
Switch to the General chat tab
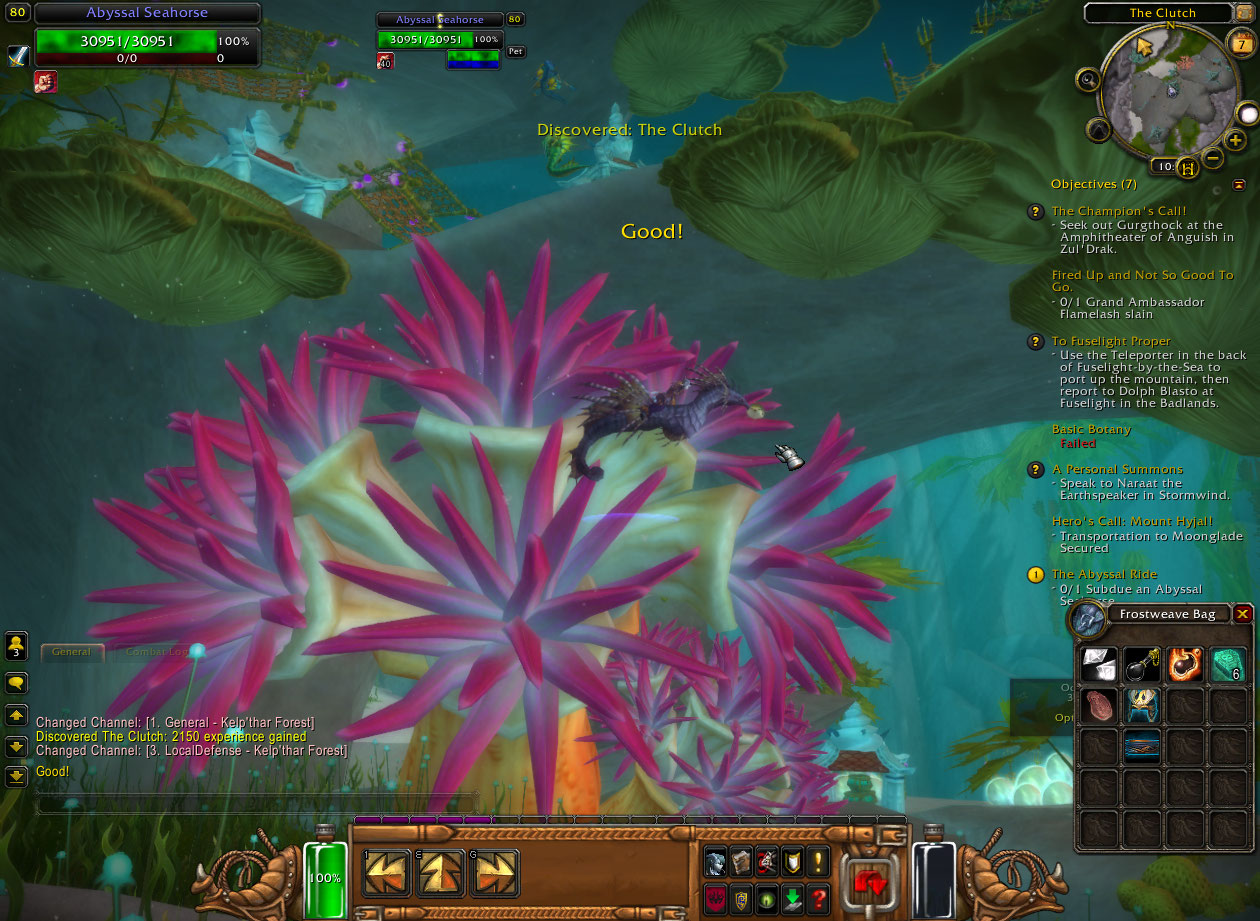coord(72,652)
